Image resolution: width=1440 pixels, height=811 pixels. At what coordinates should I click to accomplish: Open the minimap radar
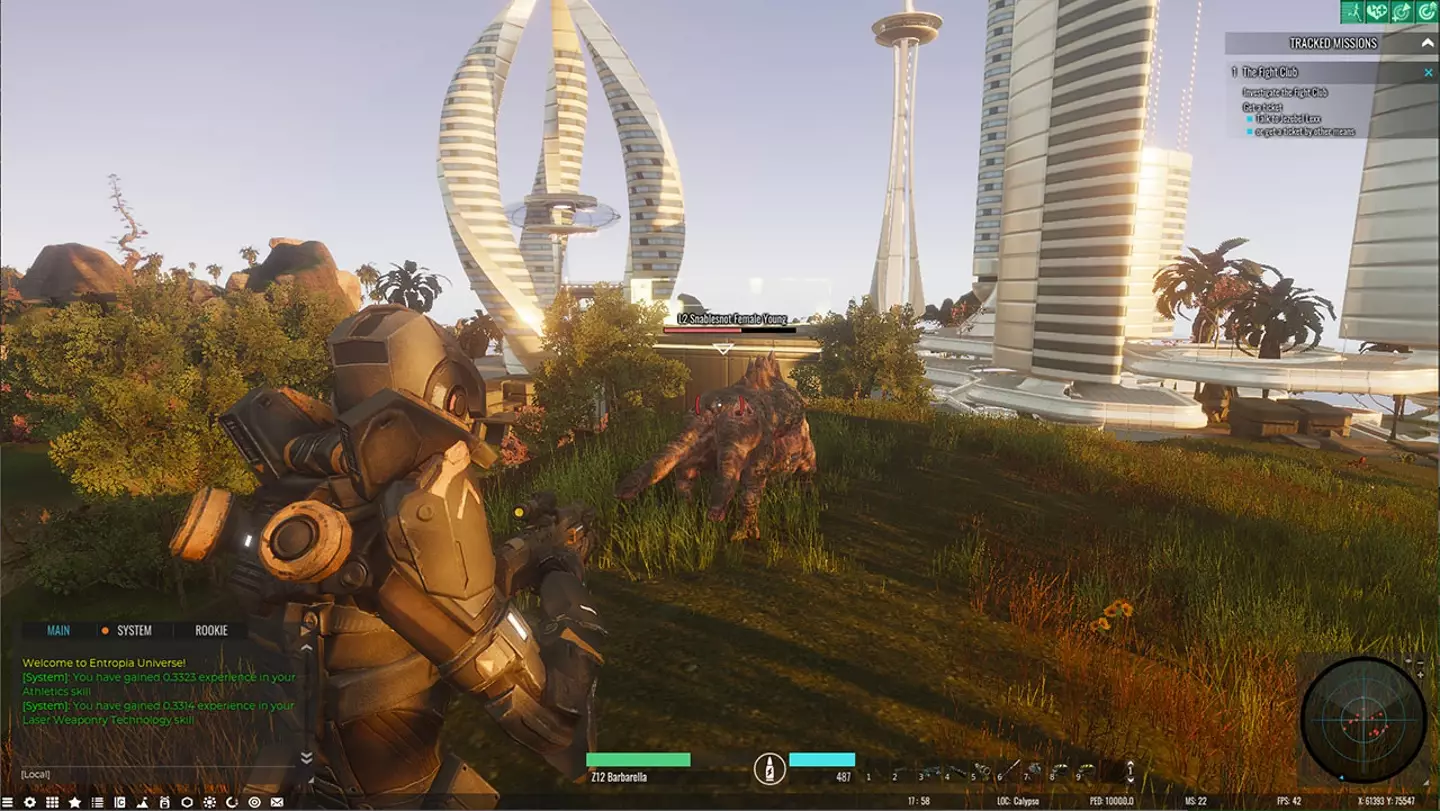1363,718
